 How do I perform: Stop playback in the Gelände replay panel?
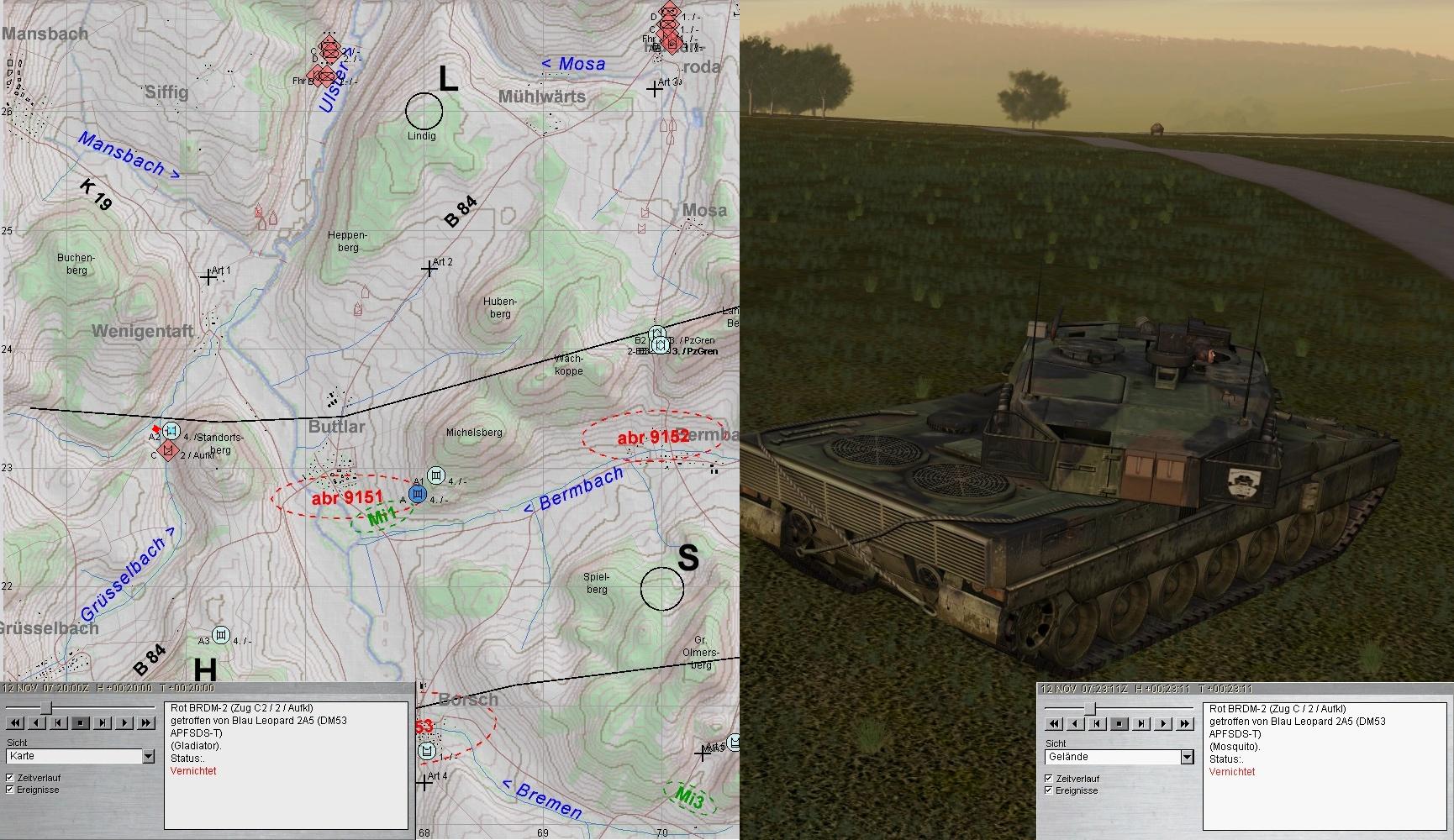tap(1119, 723)
